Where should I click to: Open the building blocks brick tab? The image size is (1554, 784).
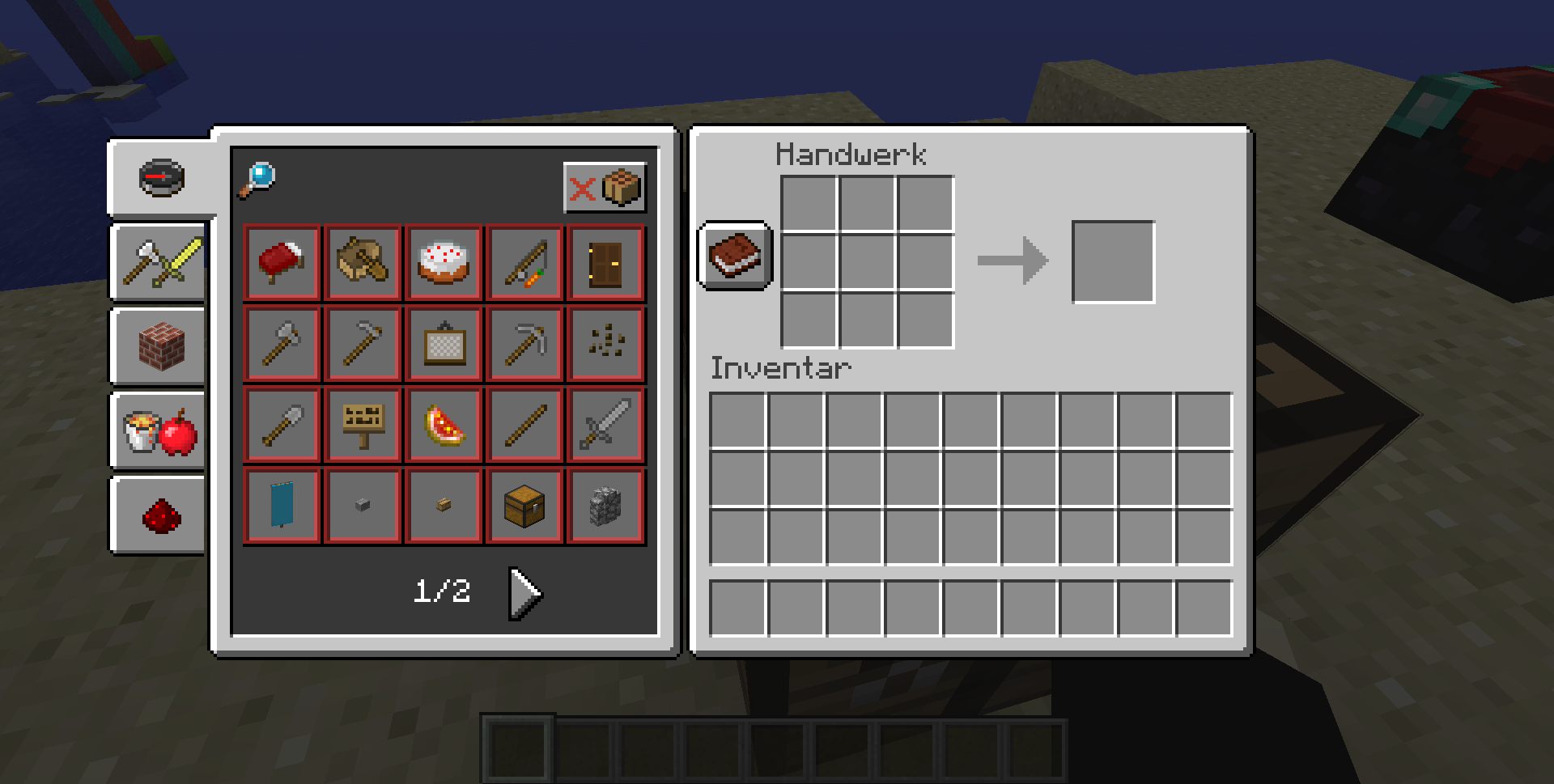point(160,346)
